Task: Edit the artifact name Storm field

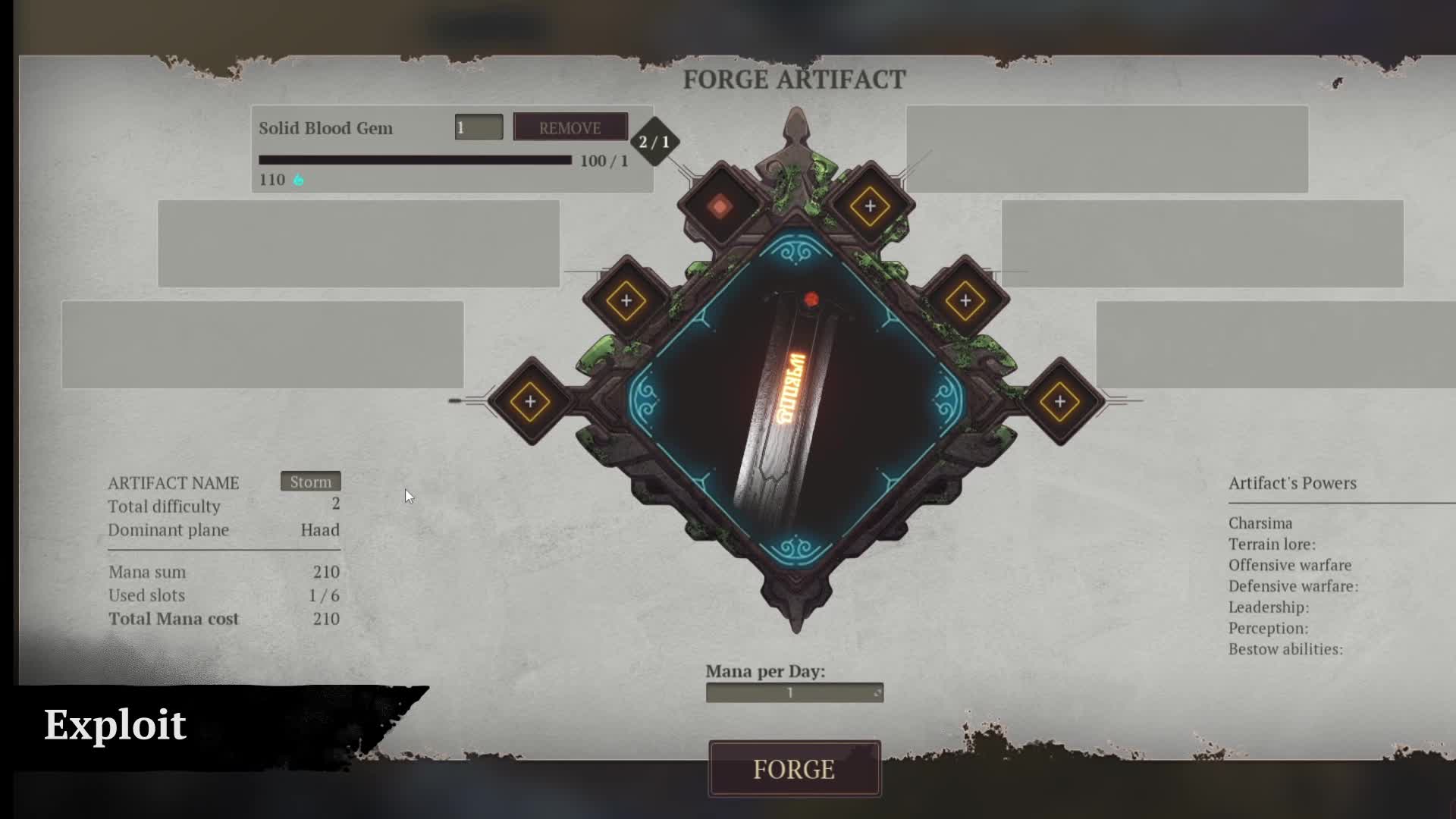Action: [310, 482]
